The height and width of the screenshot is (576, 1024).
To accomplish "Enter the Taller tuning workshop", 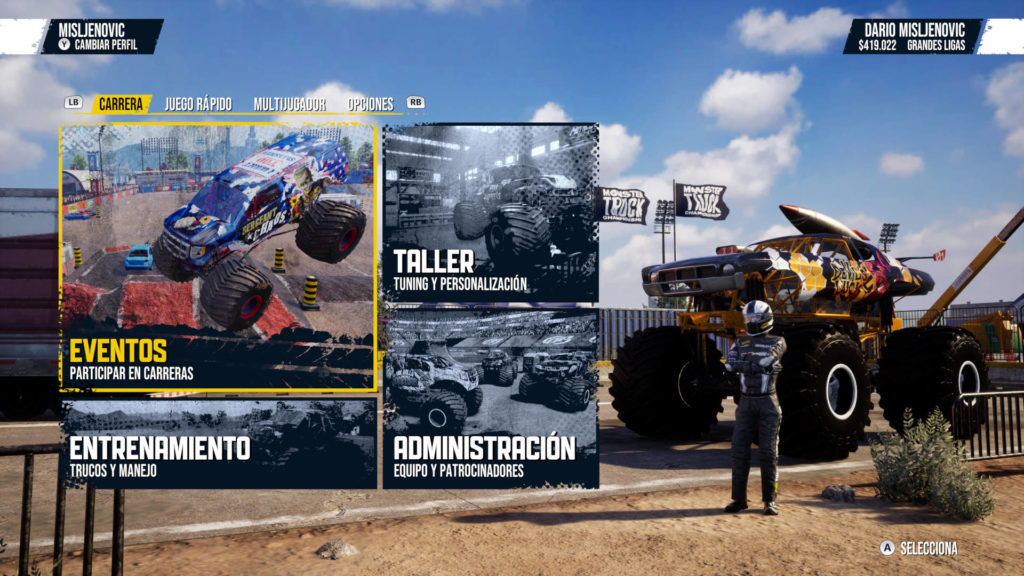I will tap(490, 213).
